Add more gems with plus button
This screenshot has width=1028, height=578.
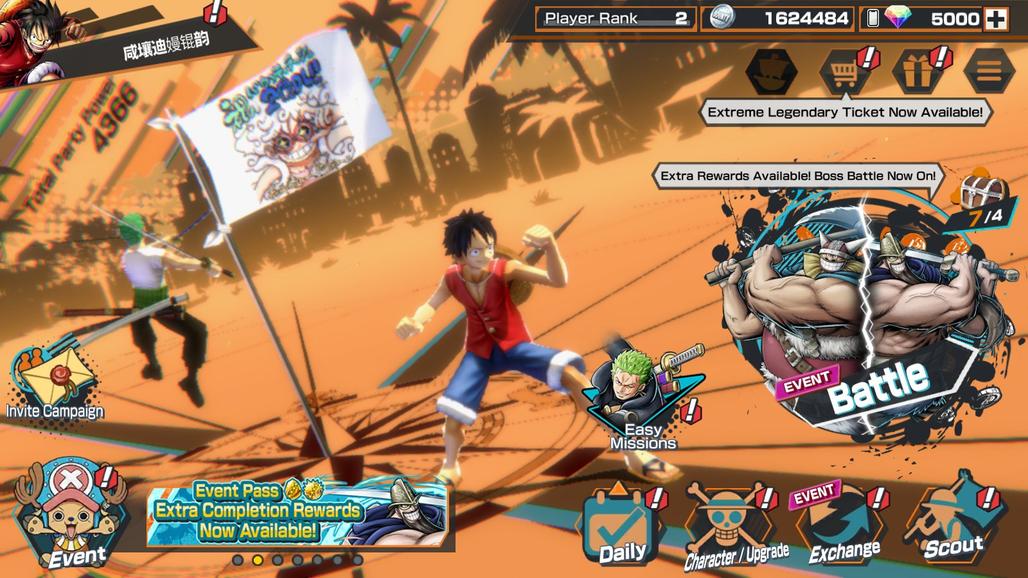pyautogui.click(x=996, y=19)
